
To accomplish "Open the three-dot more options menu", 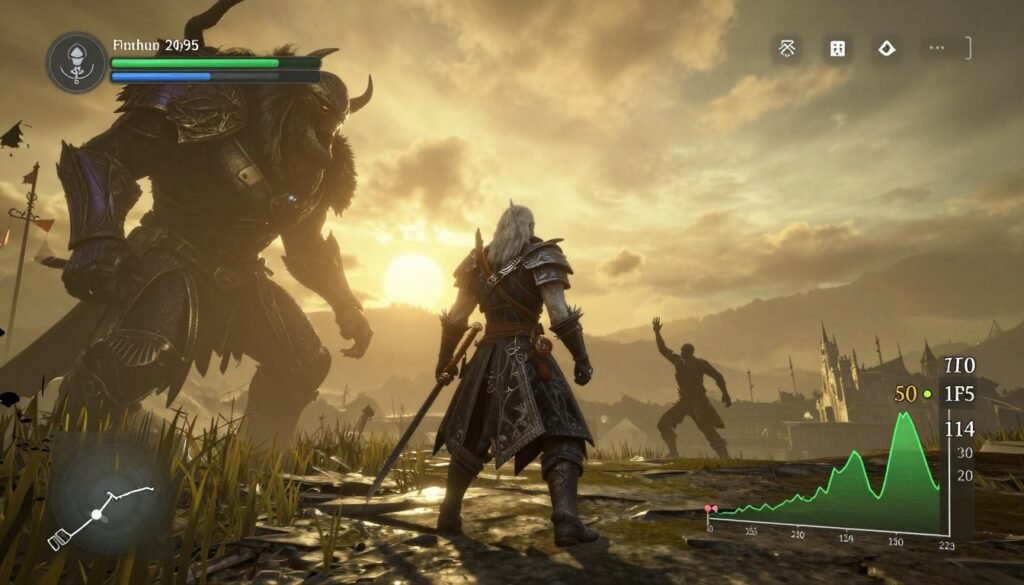I will pyautogui.click(x=936, y=48).
